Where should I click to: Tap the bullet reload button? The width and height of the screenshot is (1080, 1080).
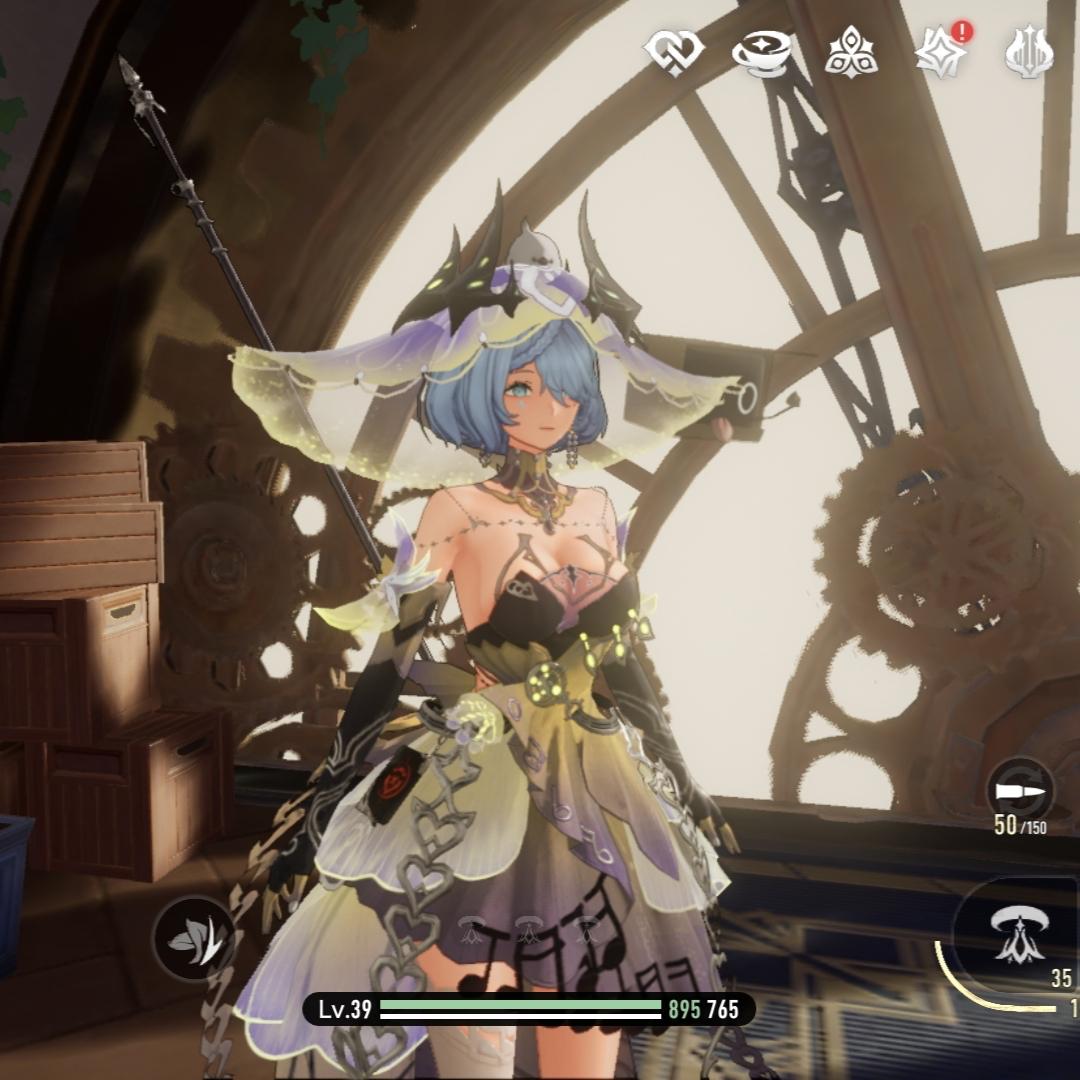[1019, 790]
